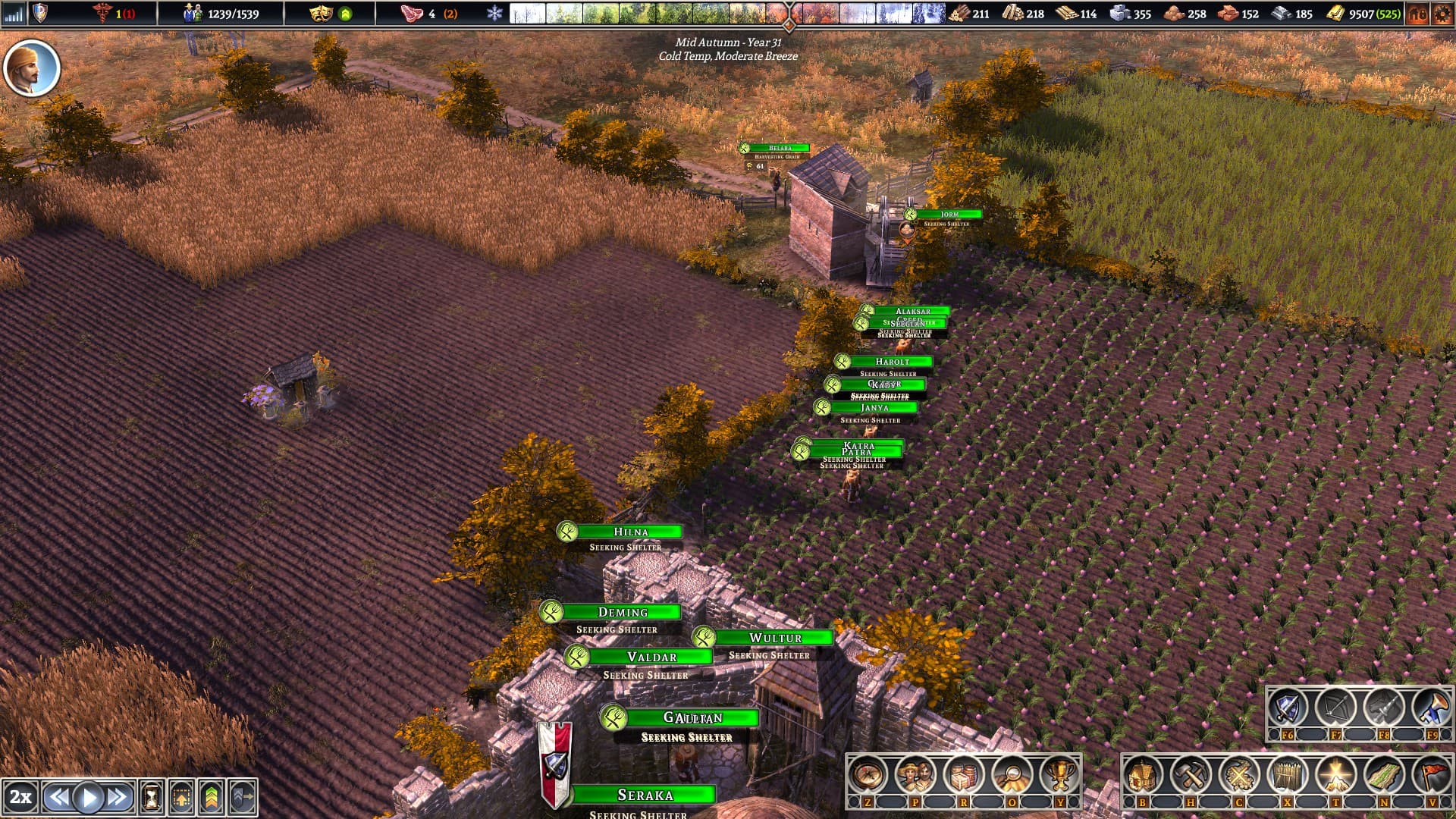Activate the horn alarm icon
Screen dimensions: 1456x819
point(1432,708)
